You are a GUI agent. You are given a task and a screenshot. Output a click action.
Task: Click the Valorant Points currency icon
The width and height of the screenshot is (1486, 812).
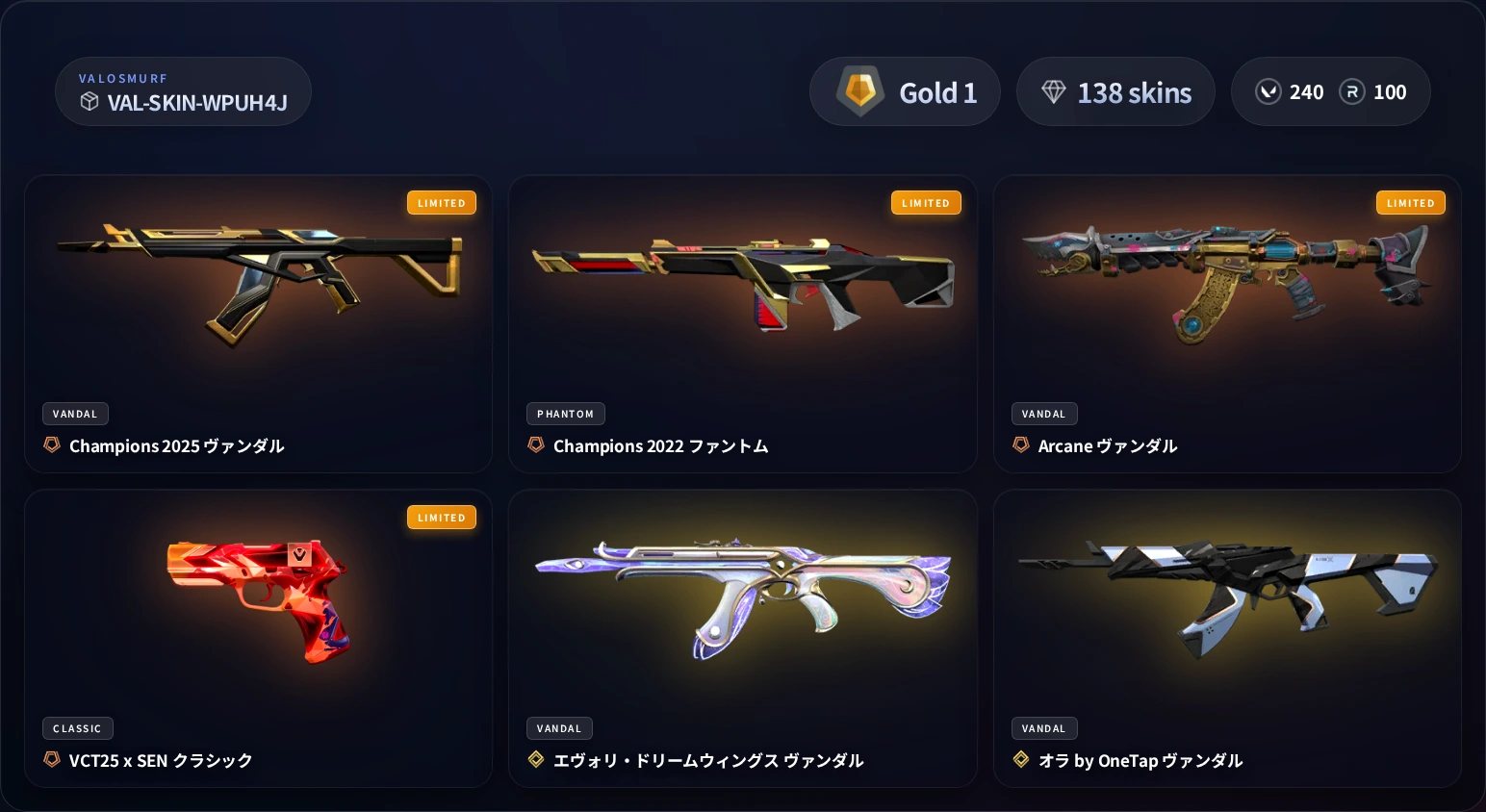[x=1268, y=91]
